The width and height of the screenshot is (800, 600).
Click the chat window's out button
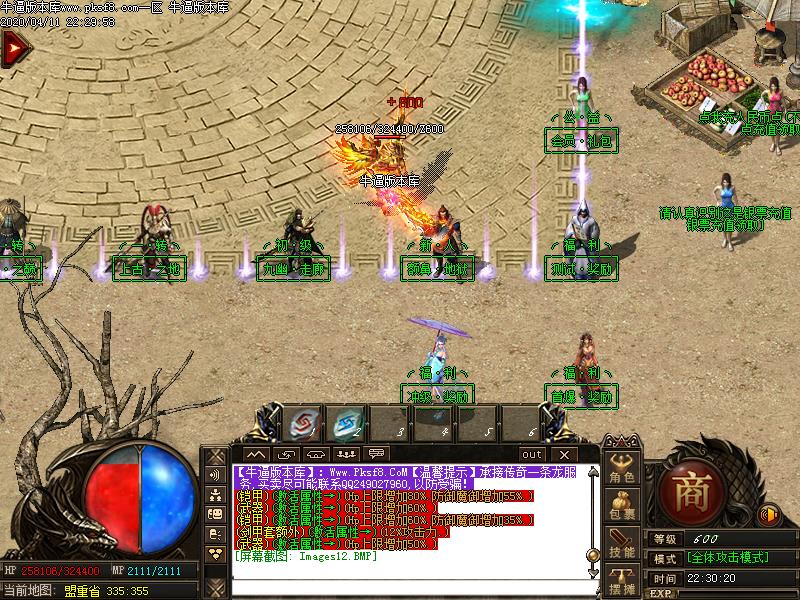532,455
